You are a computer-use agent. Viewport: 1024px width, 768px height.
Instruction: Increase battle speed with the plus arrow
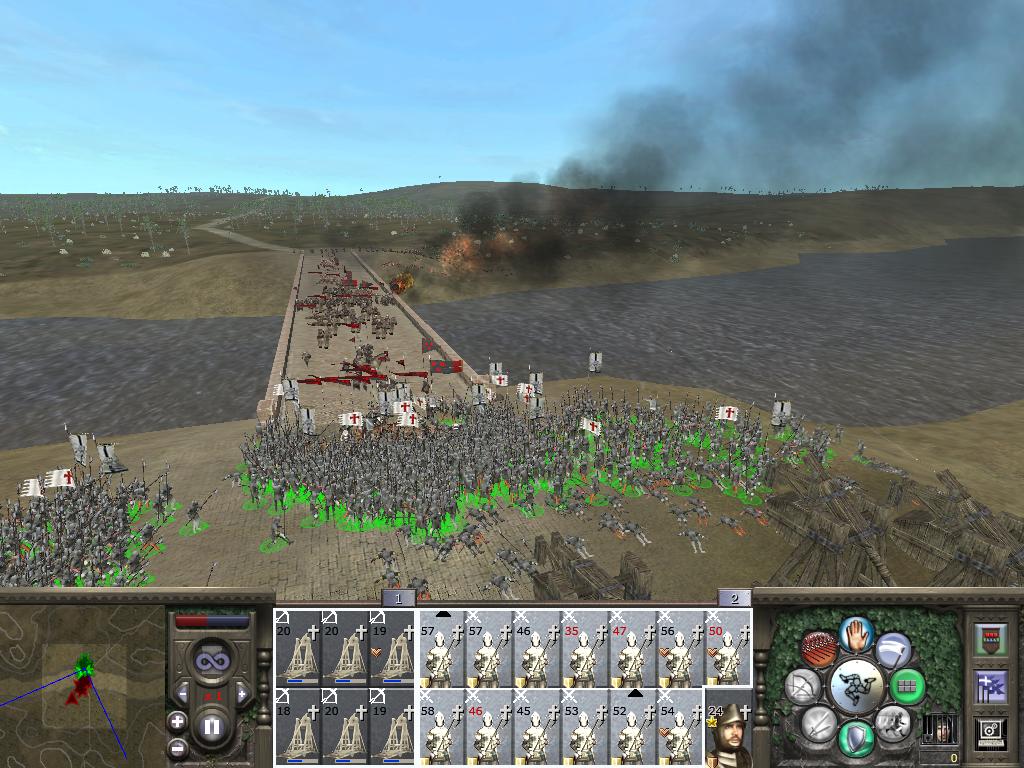(x=241, y=693)
